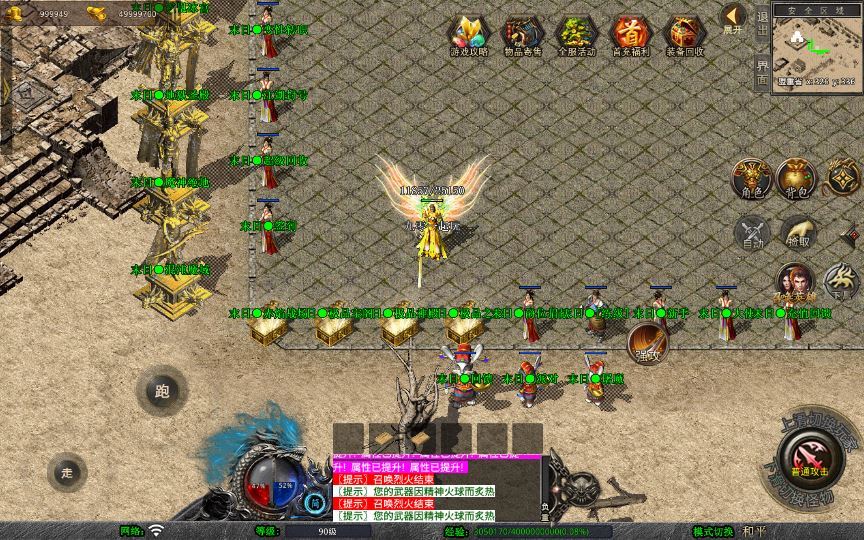Screen dimensions: 864x540
Task: Open the 游戏攻略 game guide icon
Action: click(469, 36)
